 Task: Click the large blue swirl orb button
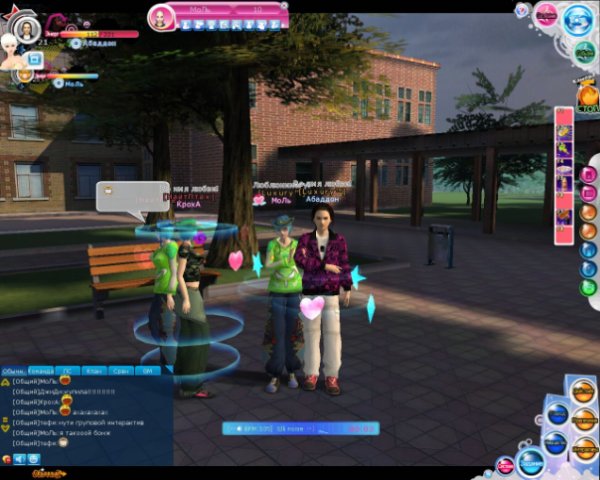578,20
